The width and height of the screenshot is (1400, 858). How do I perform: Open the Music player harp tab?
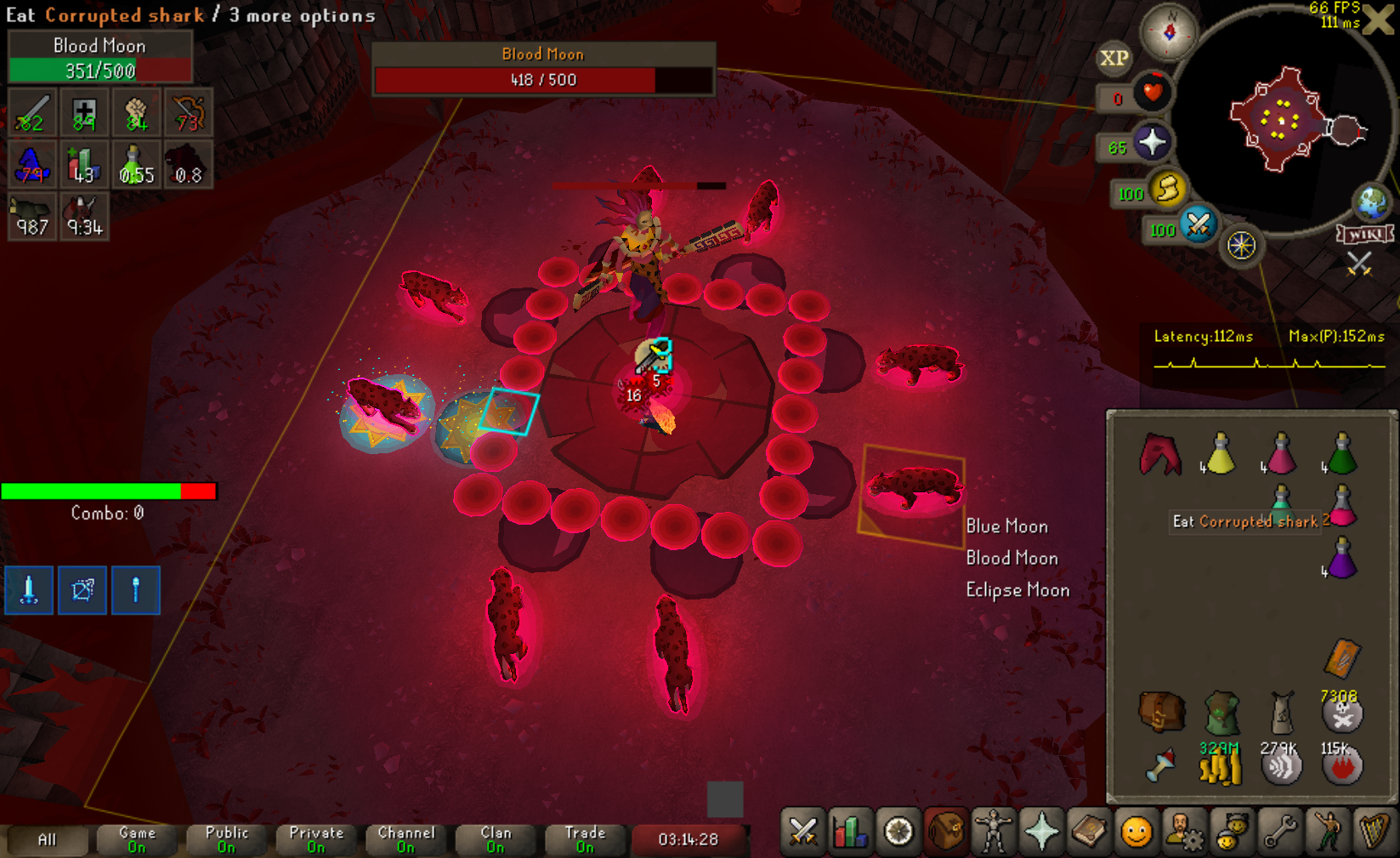(x=1374, y=832)
